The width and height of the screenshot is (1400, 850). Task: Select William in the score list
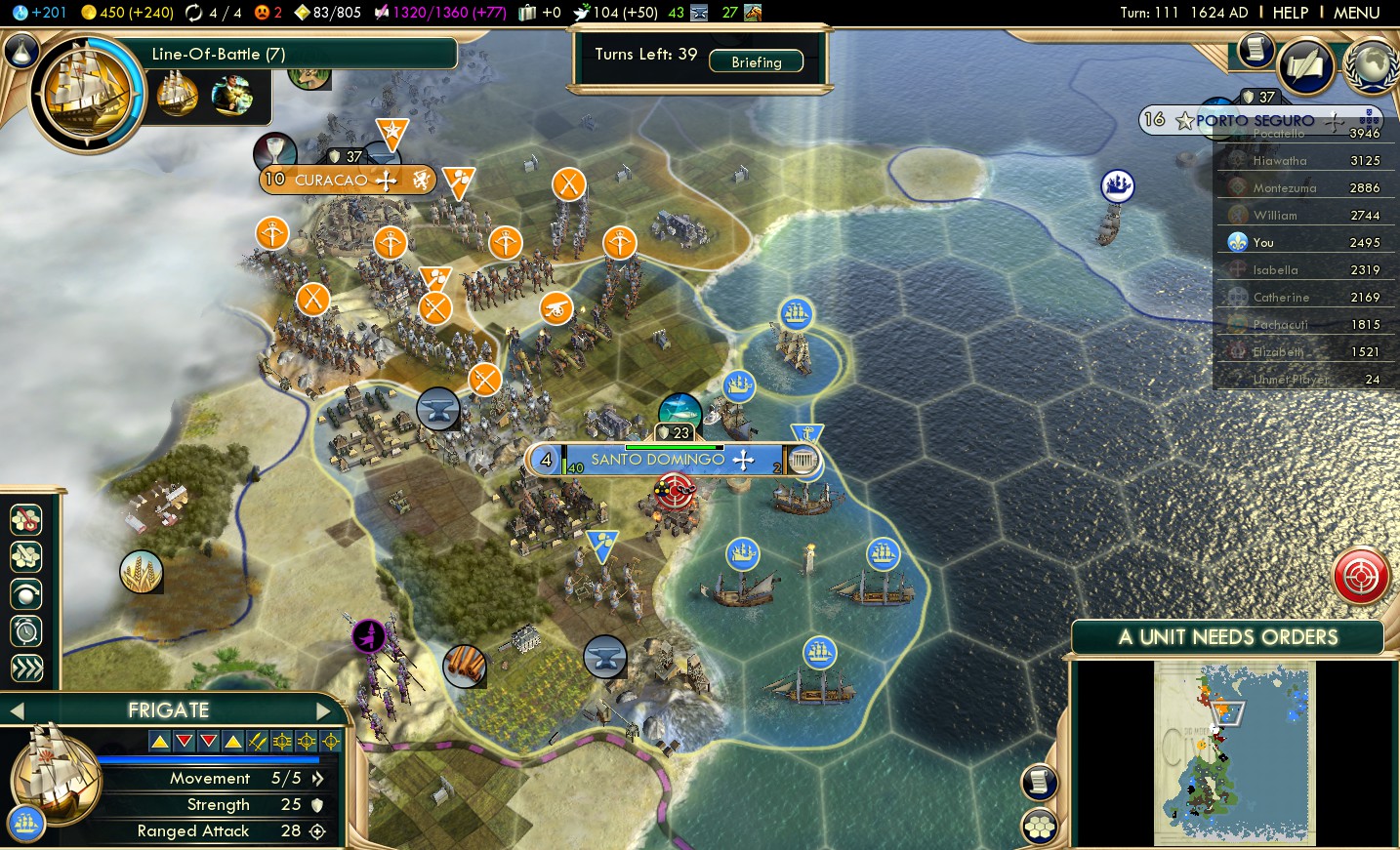point(1275,216)
